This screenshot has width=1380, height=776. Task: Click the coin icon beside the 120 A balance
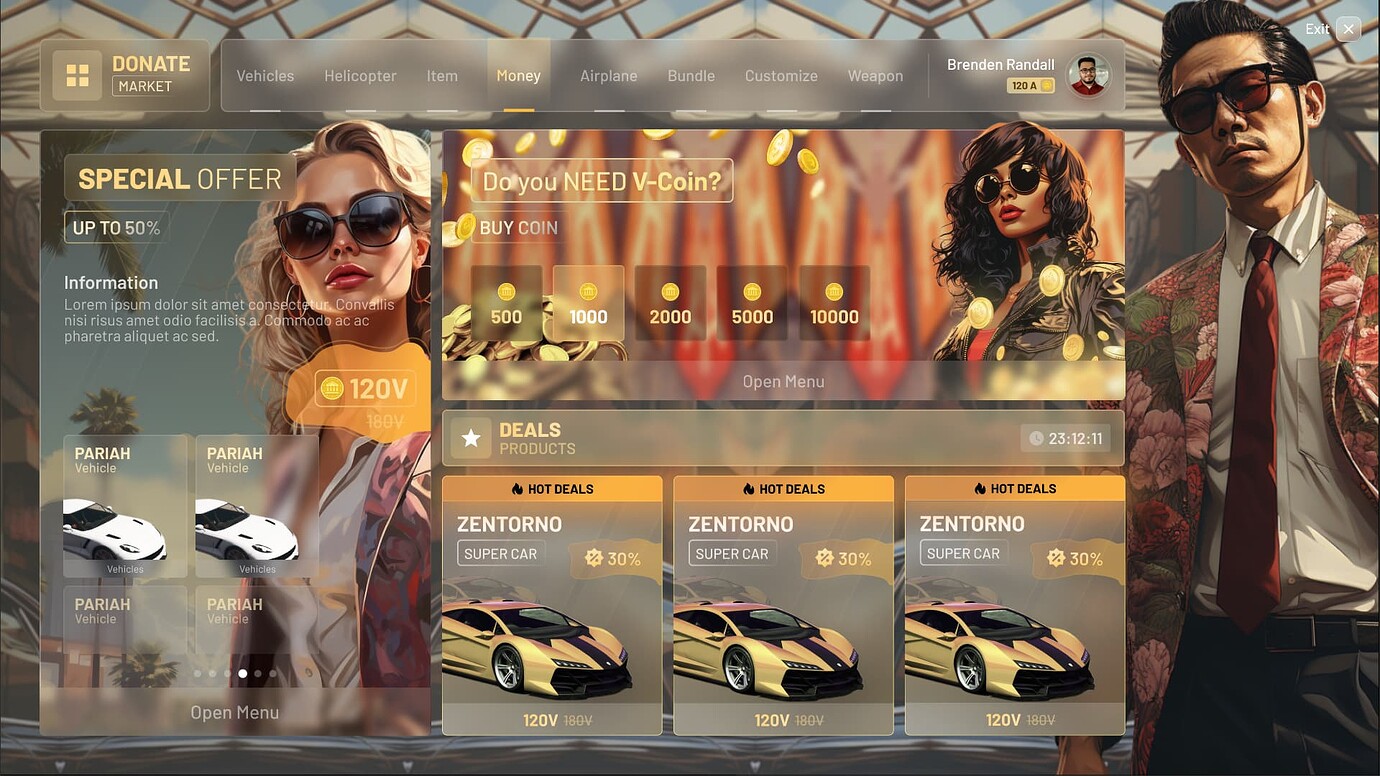coord(1046,85)
